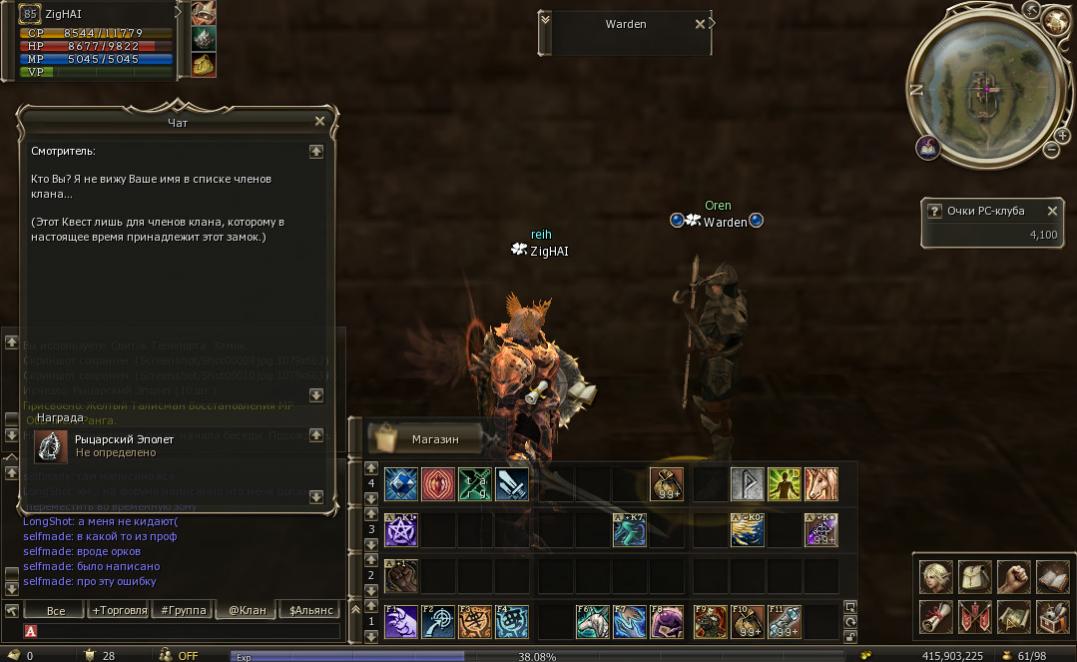Close the Очки PC-клуба panel
This screenshot has height=662, width=1077.
(x=1052, y=211)
